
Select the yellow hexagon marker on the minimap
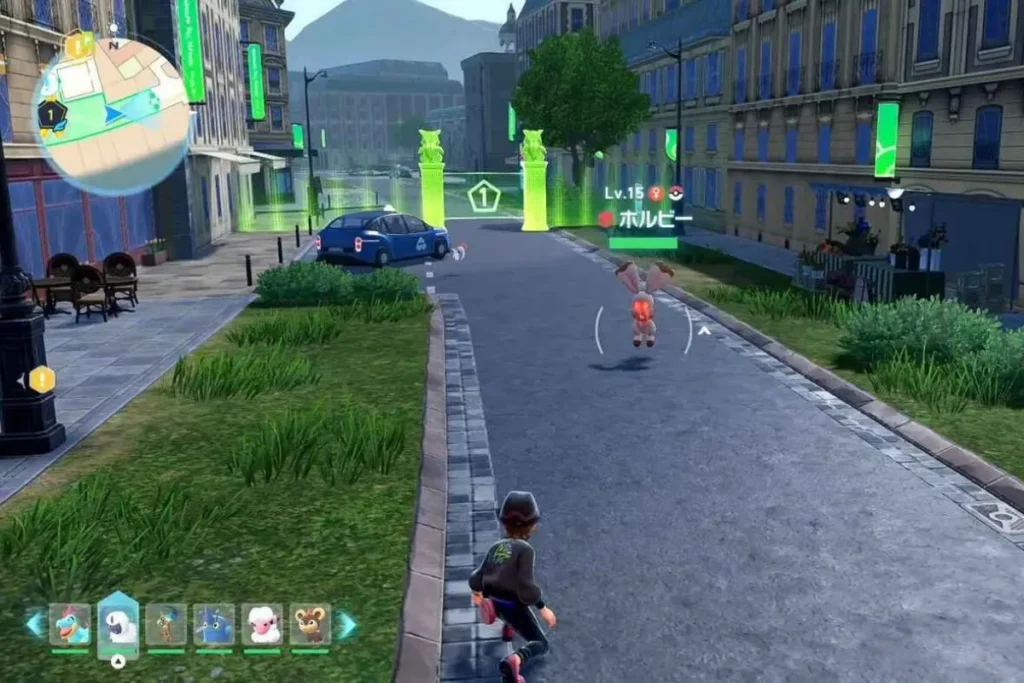(x=78, y=45)
